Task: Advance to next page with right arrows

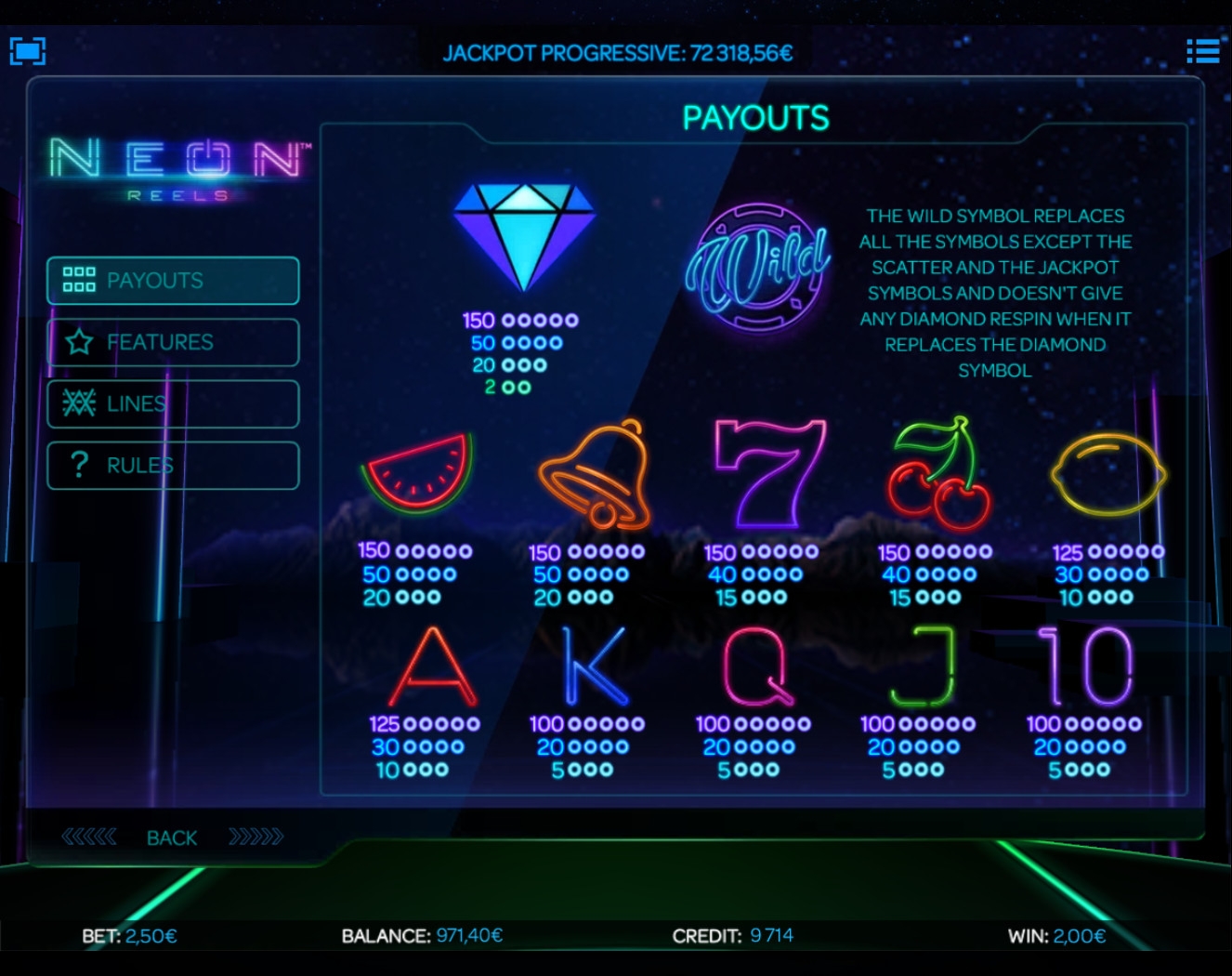Action: pyautogui.click(x=256, y=838)
